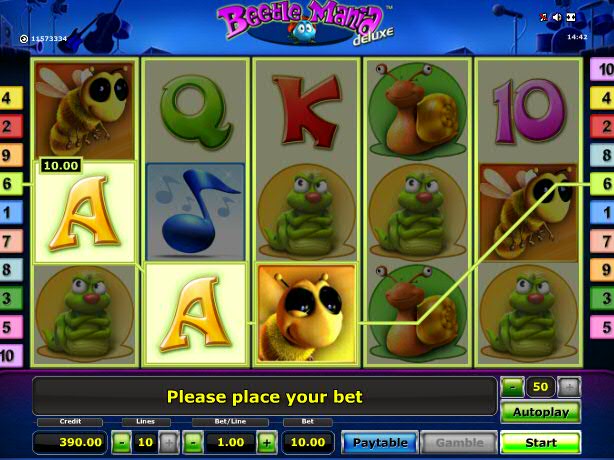Viewport: 614px width, 460px height.
Task: Click the greyed-out Gamble button
Action: 459,442
